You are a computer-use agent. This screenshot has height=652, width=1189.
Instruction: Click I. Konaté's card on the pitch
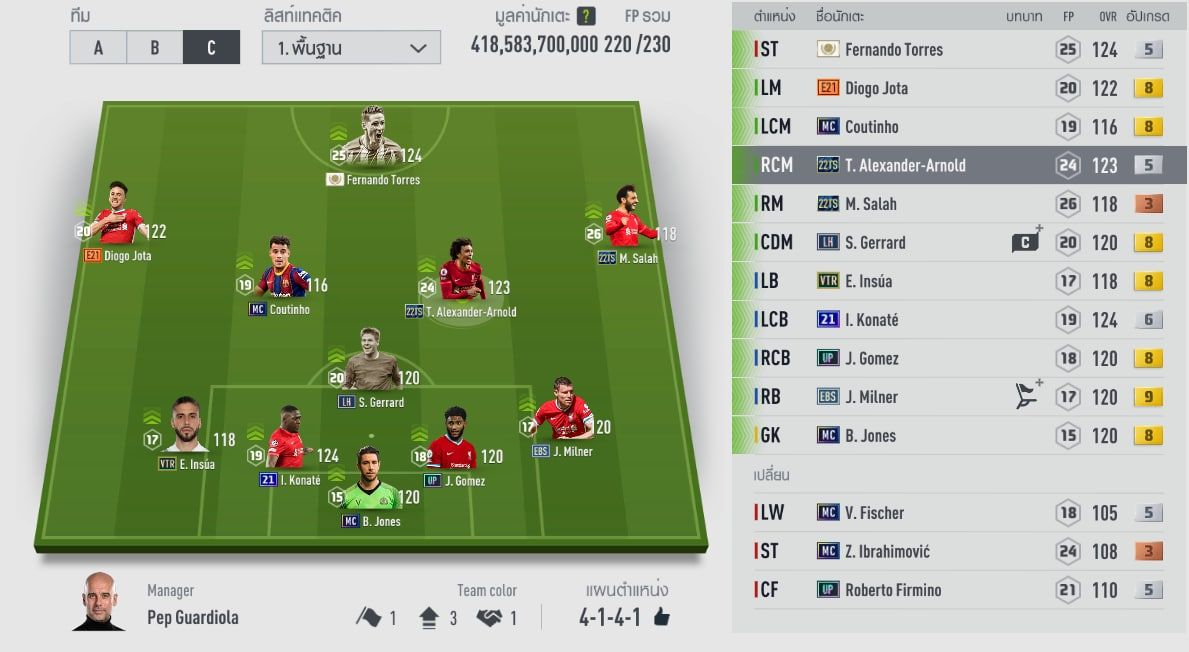point(286,439)
